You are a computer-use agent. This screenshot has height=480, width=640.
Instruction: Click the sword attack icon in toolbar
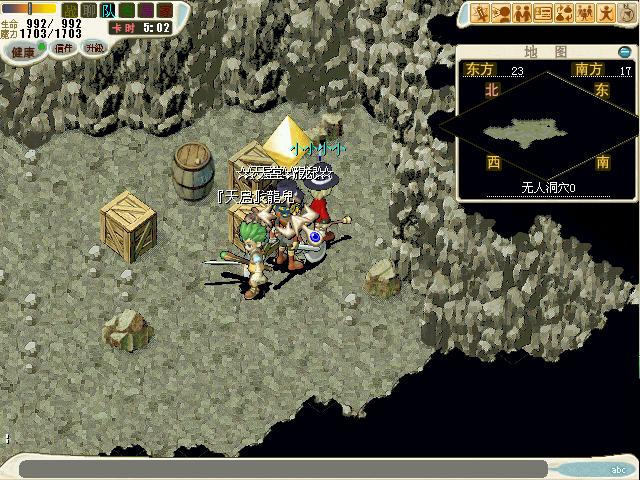click(481, 13)
